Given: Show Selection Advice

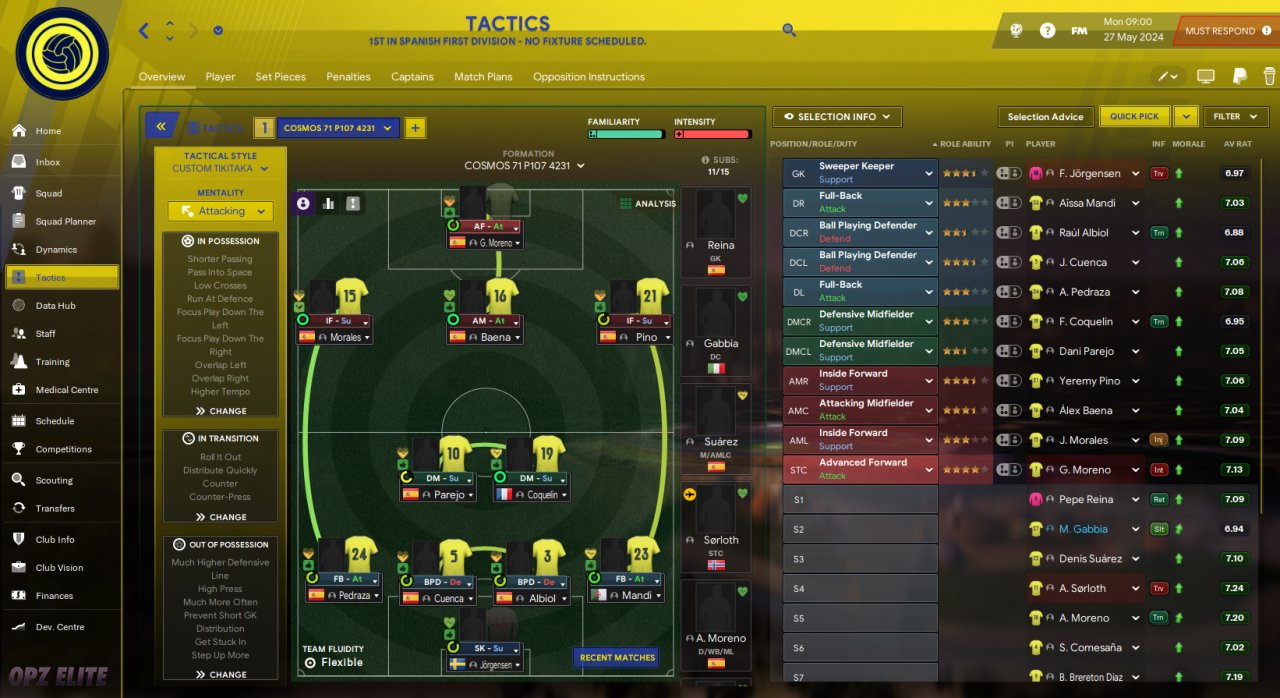Looking at the screenshot, I should (x=1045, y=117).
